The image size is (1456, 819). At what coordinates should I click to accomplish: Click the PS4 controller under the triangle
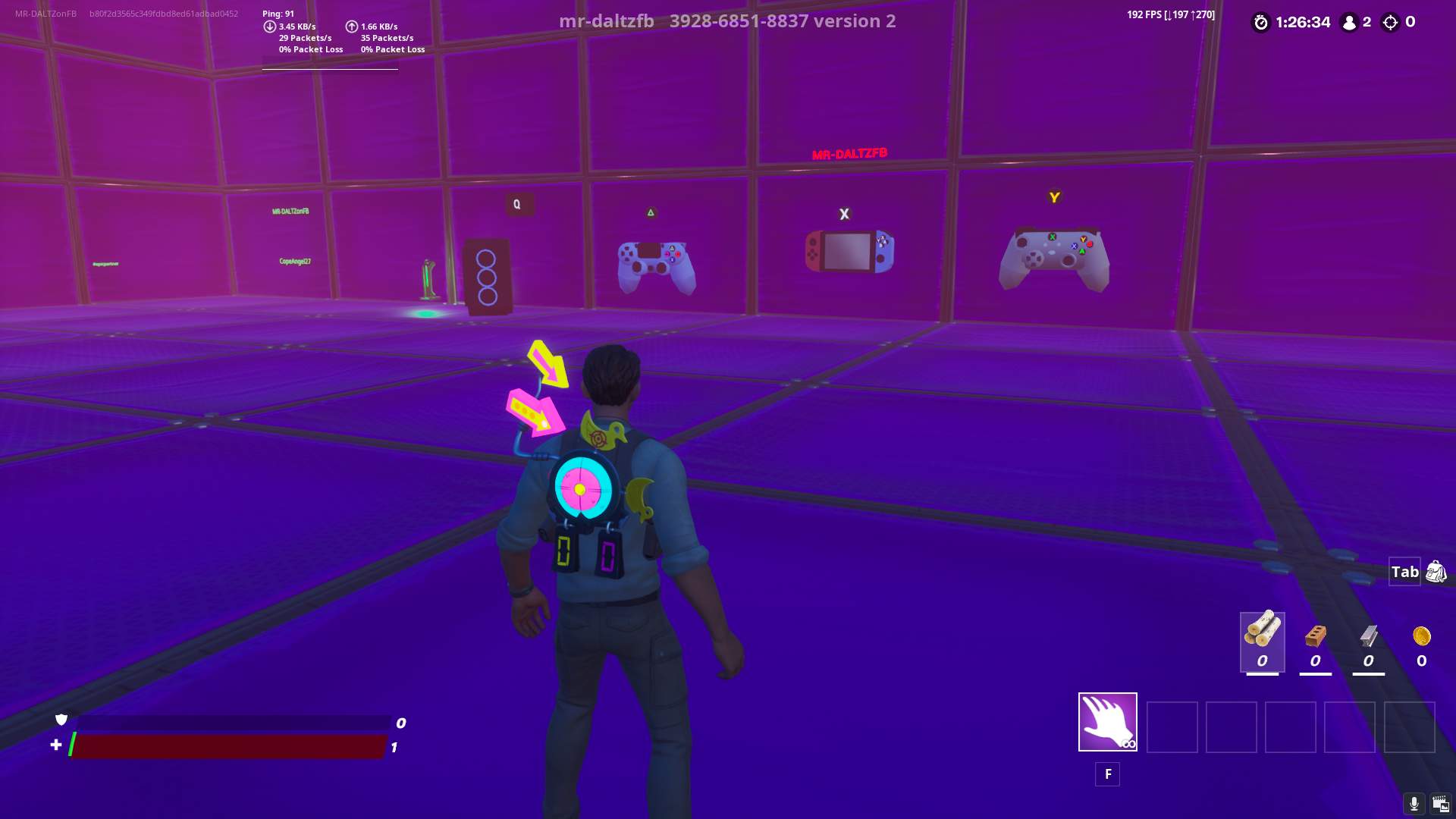[658, 265]
